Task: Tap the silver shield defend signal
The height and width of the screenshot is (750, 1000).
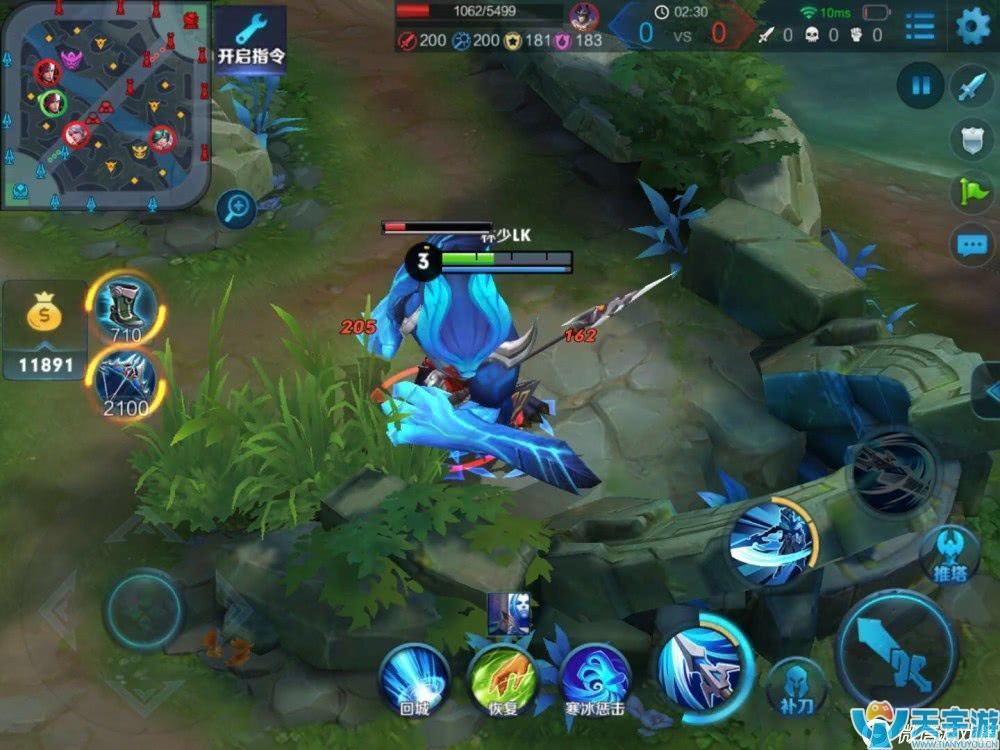Action: [x=971, y=140]
